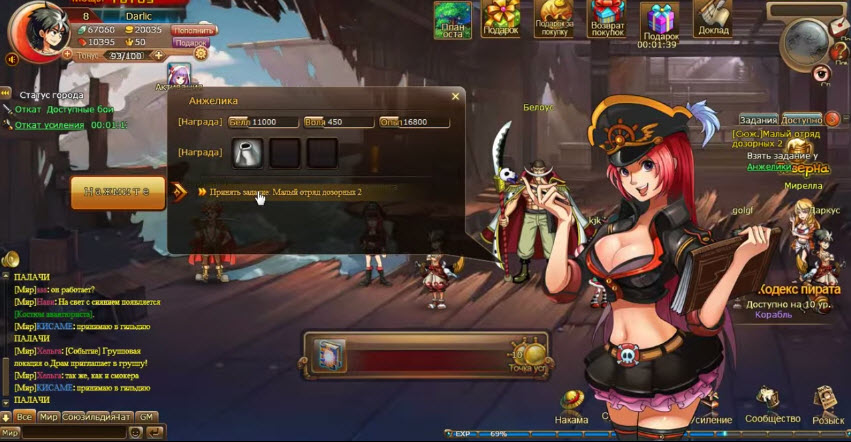
Task: Open the Розыск wanted poster icon
Action: (828, 407)
